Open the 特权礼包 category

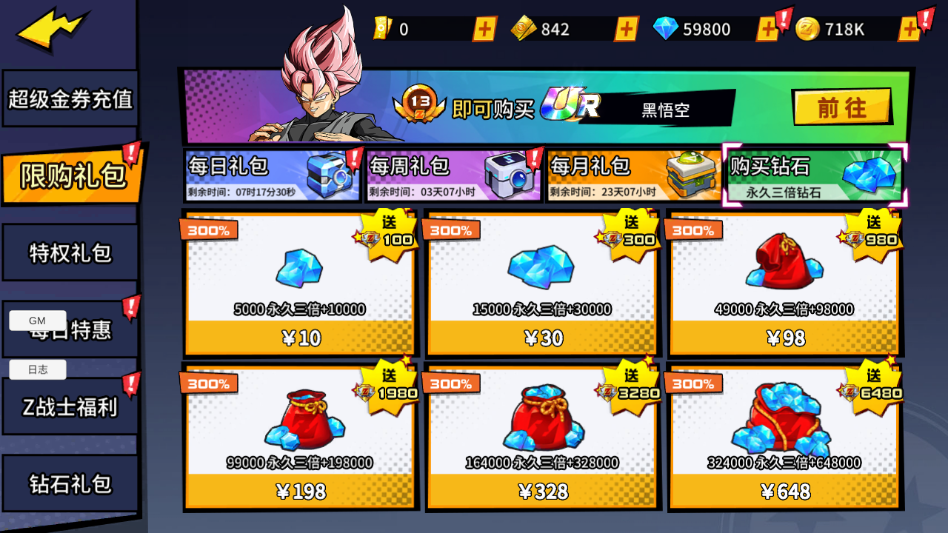click(70, 253)
